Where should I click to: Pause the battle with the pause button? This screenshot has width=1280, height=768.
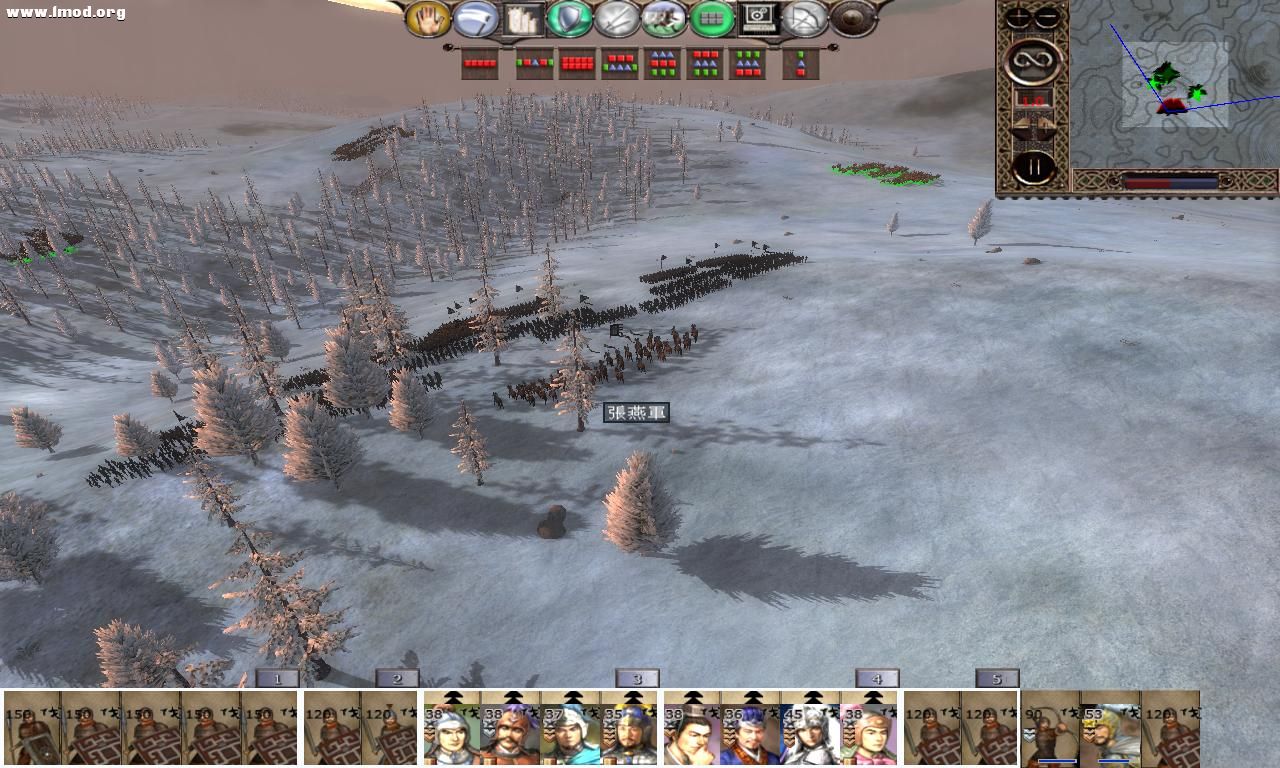click(1033, 168)
